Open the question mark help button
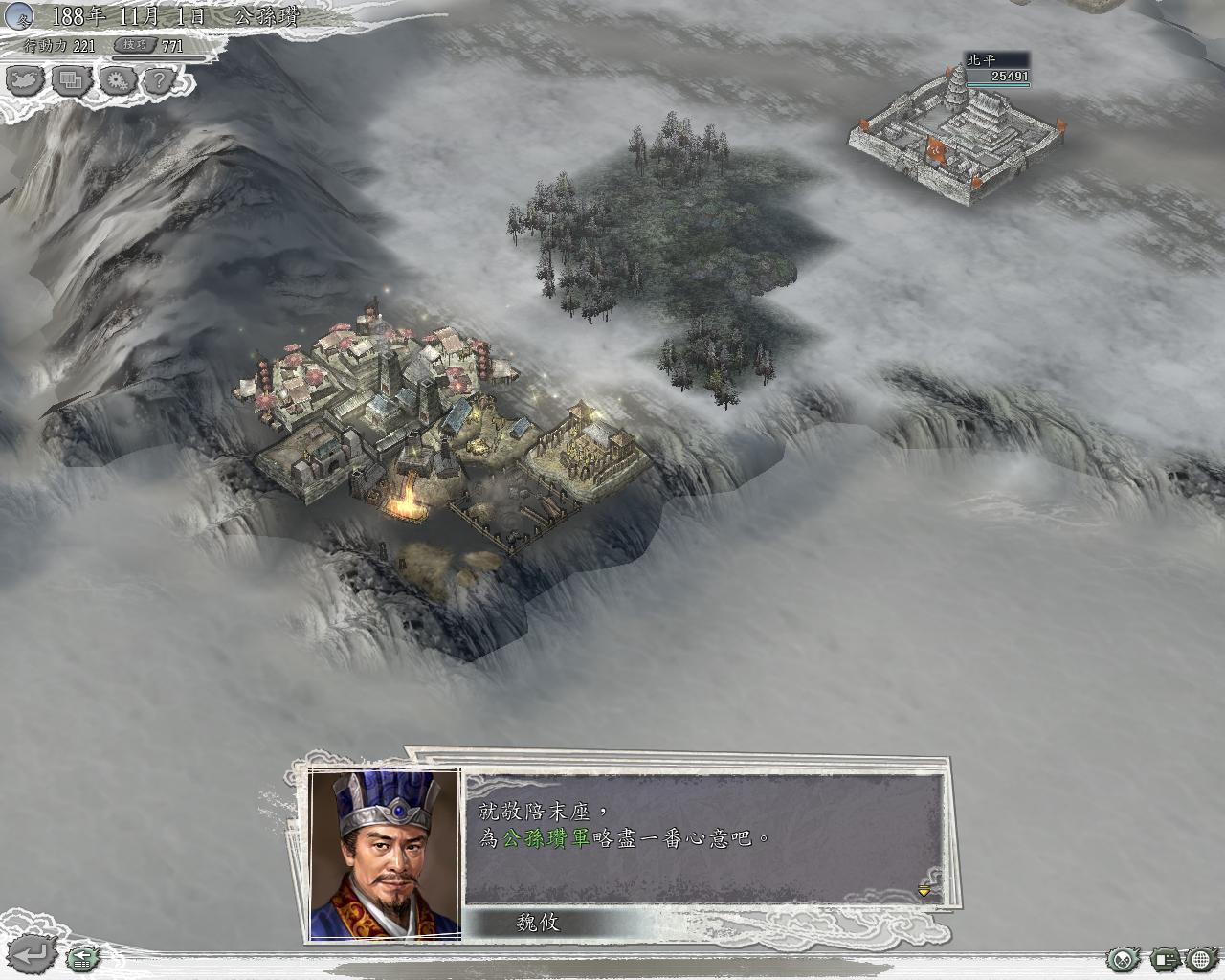 point(160,80)
